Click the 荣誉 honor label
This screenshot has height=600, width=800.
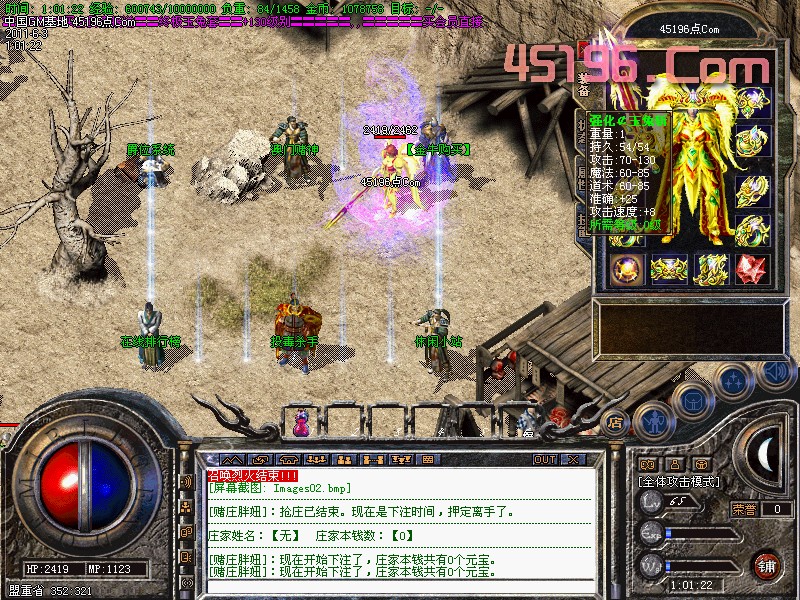coord(744,509)
